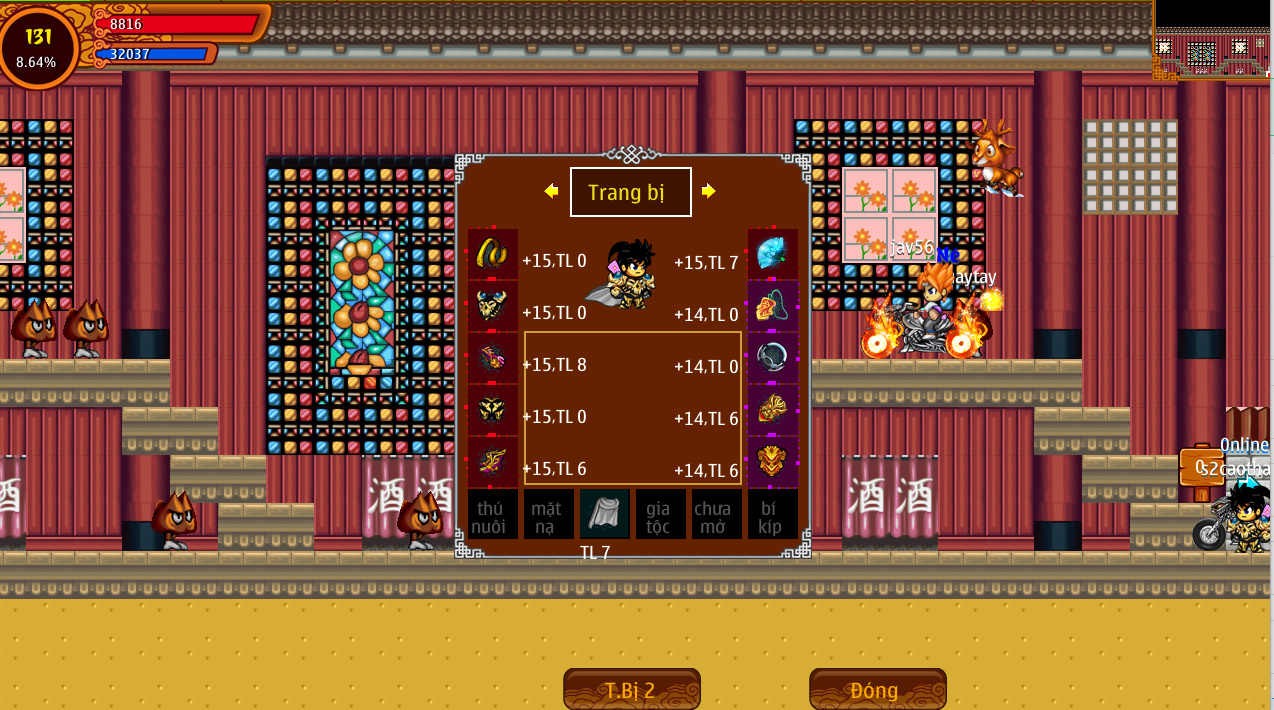Click the level 131 character badge
This screenshot has width=1274, height=710.
(38, 47)
